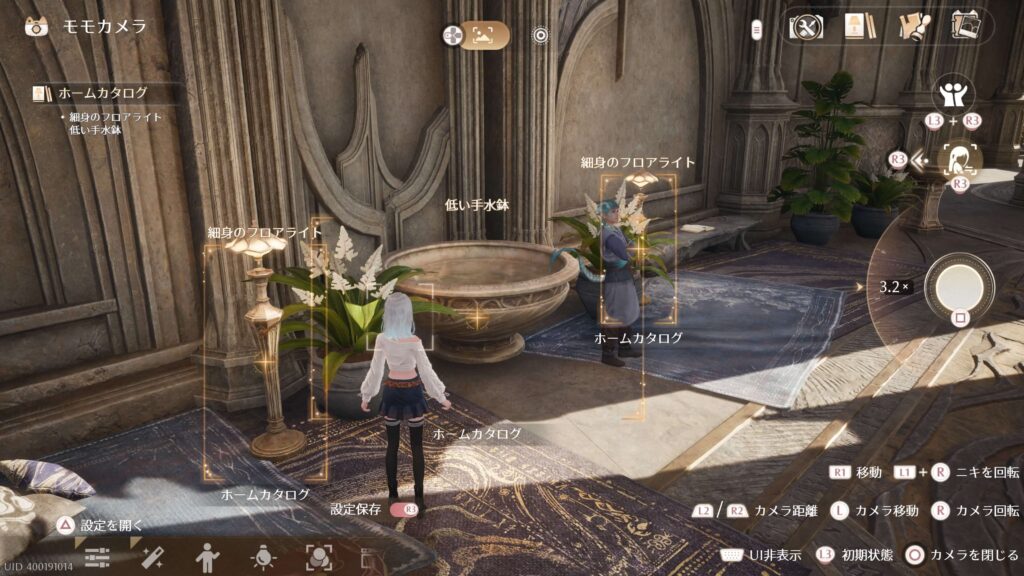Viewport: 1024px width, 576px height.
Task: Click the small list handle beside the toolbar
Action: pyautogui.click(x=756, y=28)
